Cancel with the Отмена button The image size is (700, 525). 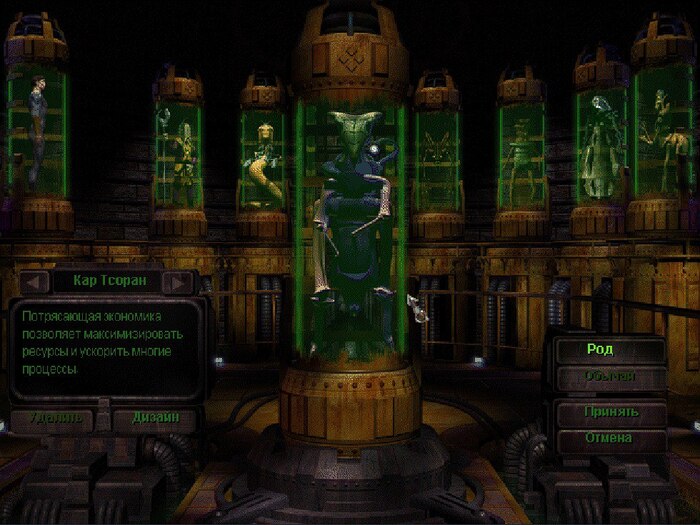tap(610, 438)
